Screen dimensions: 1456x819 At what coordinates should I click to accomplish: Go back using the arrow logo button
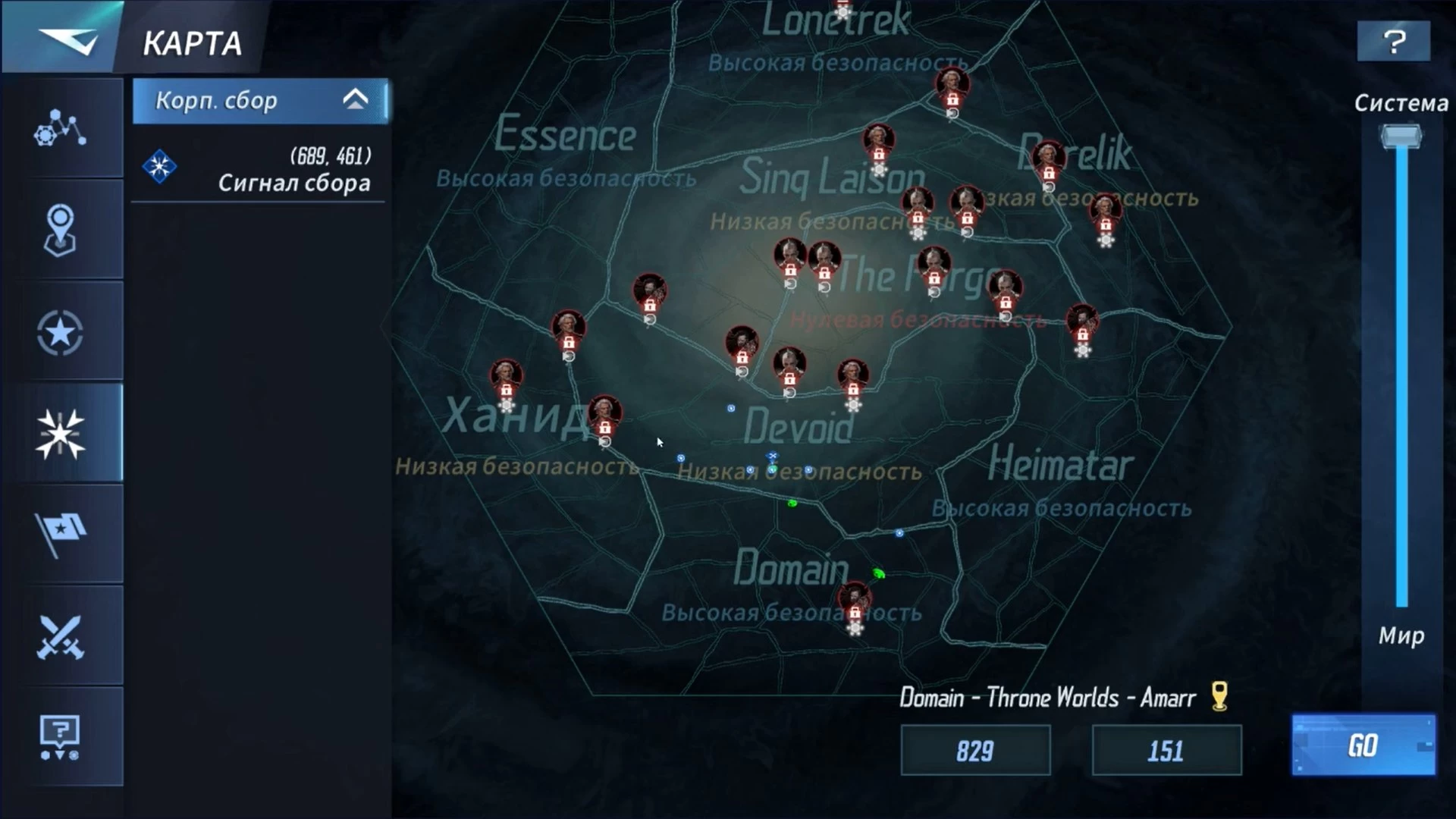(67, 39)
